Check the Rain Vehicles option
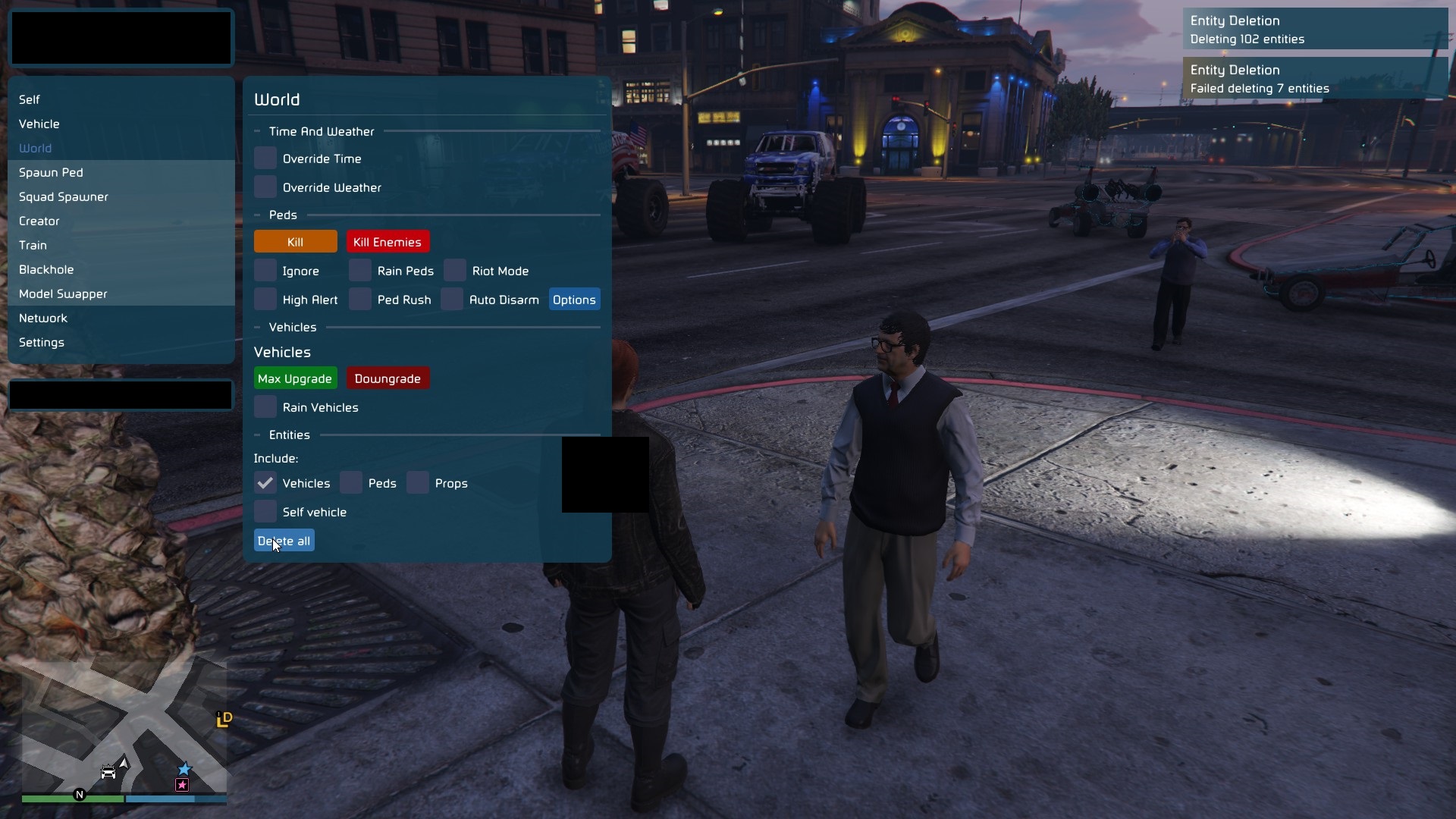Image resolution: width=1456 pixels, height=819 pixels. coord(265,406)
